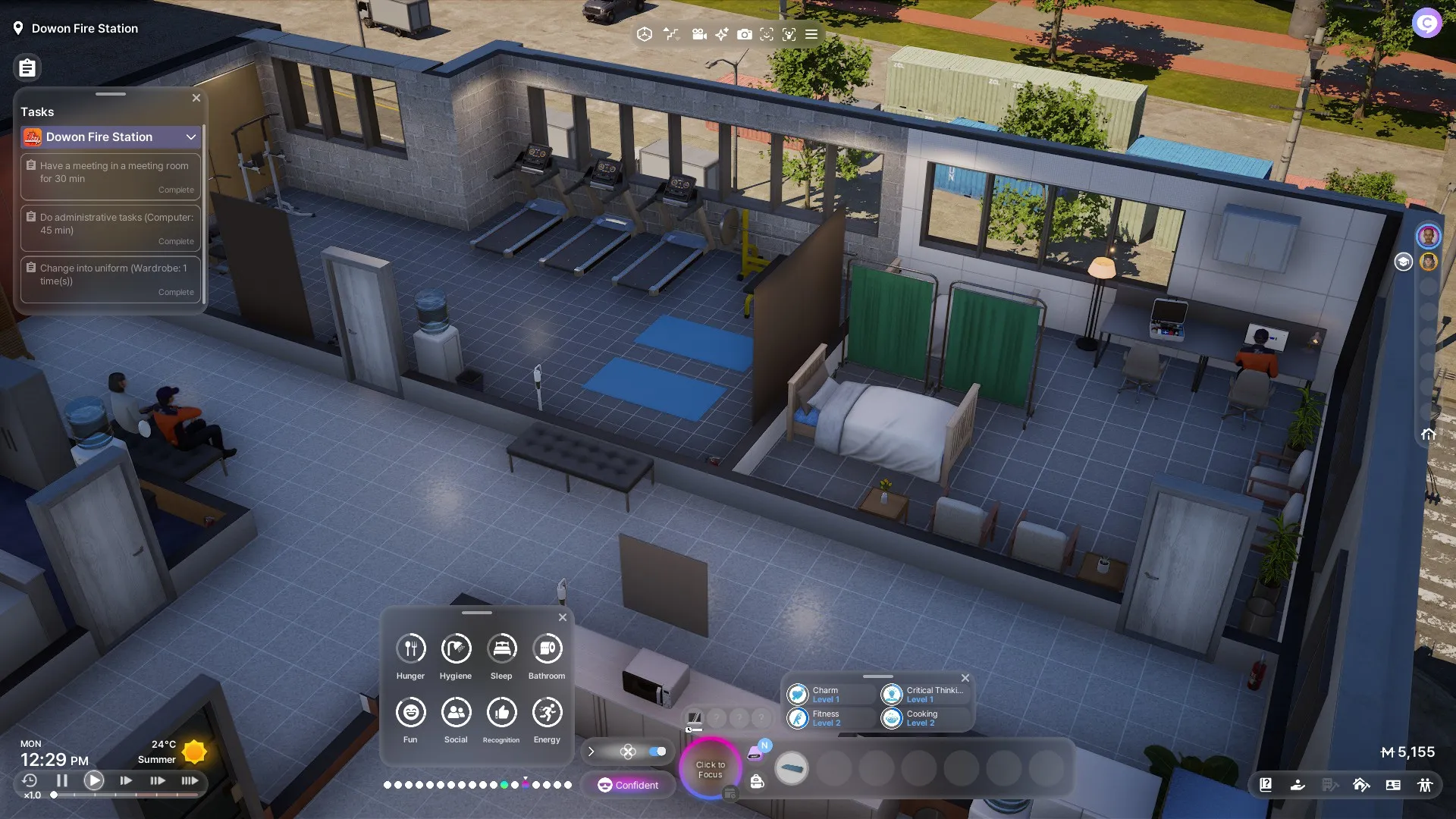Click the Confident mood button
Image resolution: width=1456 pixels, height=819 pixels.
coord(629,785)
